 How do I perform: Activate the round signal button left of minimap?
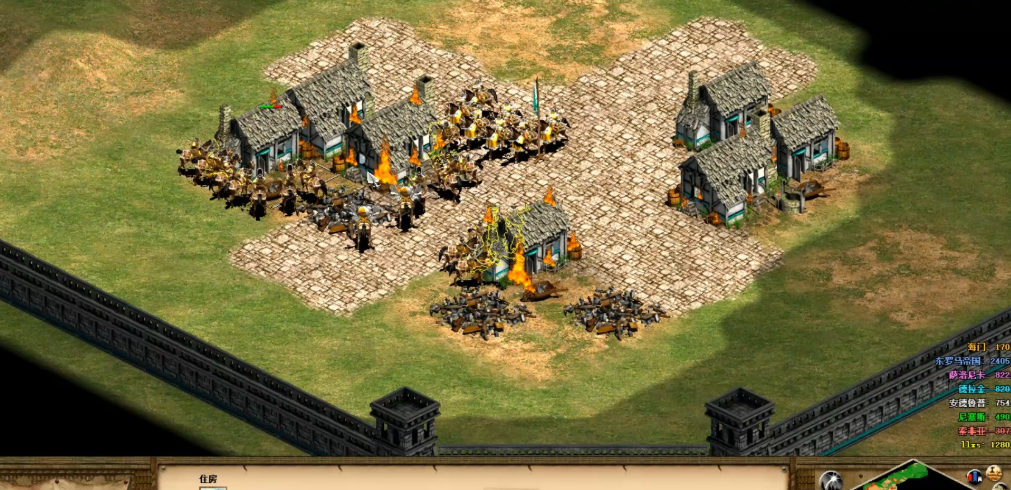[832, 481]
